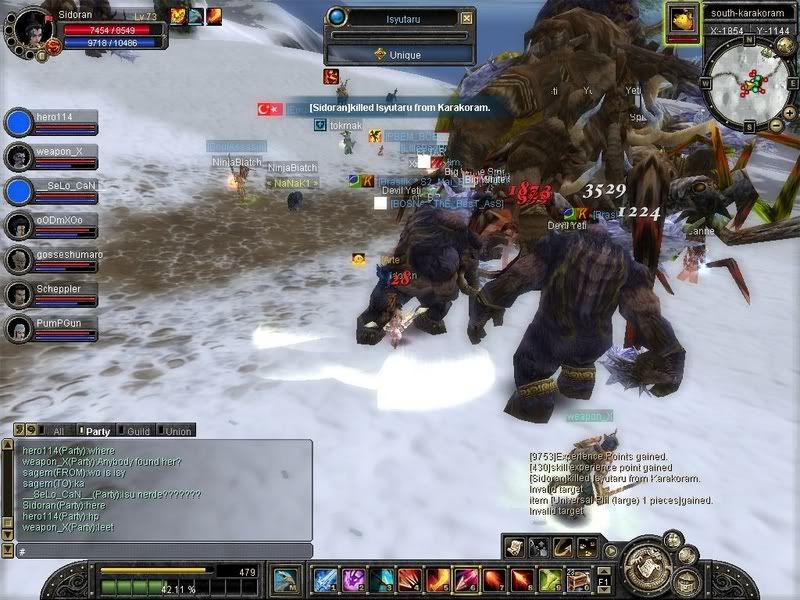The image size is (800, 600).
Task: Activate the purple lightning skill in slot 2
Action: click(353, 580)
